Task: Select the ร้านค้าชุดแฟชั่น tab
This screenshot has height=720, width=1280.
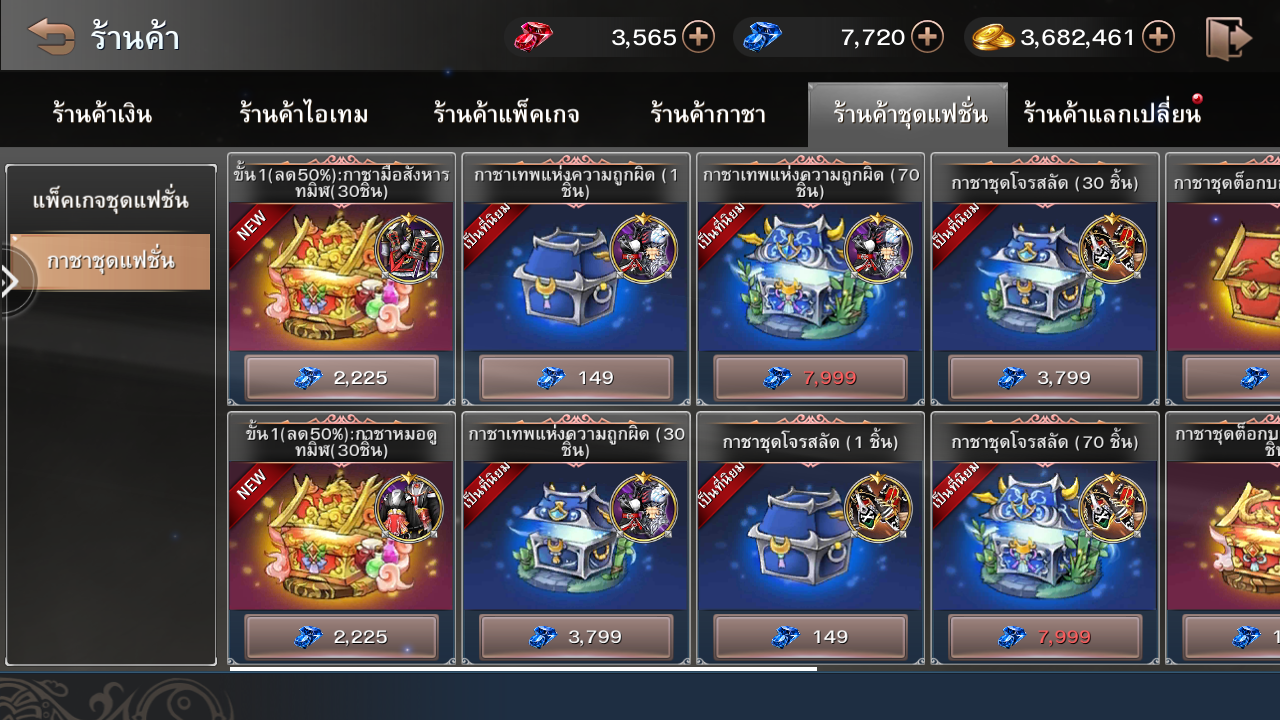Action: 908,115
